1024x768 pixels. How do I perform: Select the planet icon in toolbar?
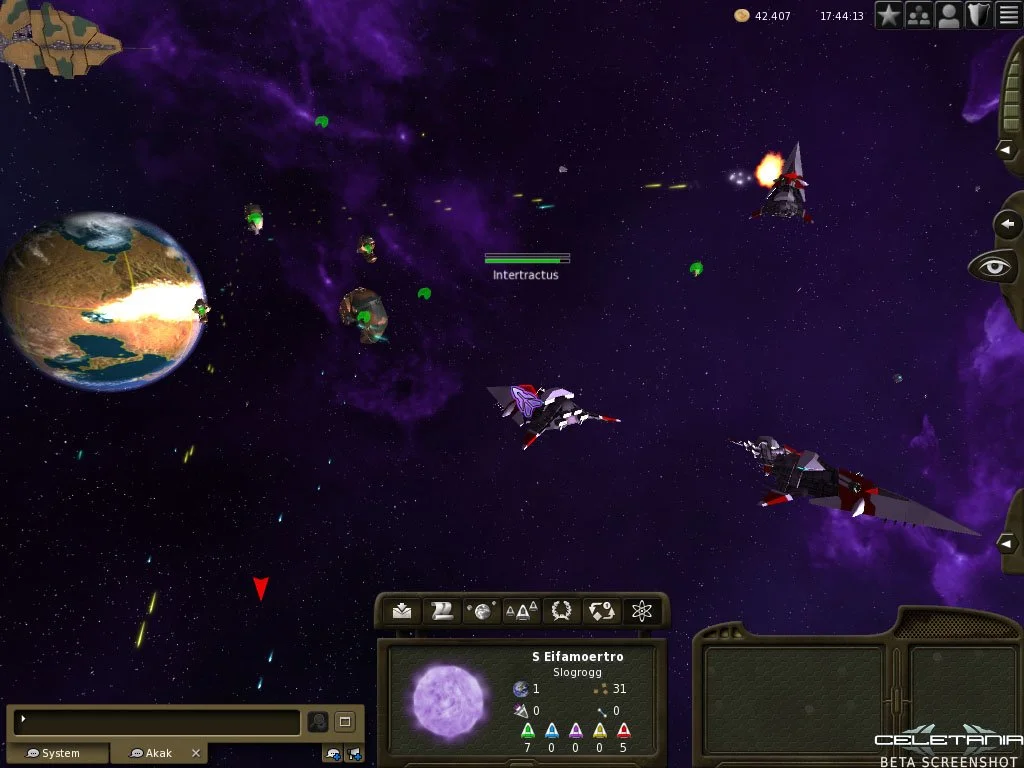point(482,611)
